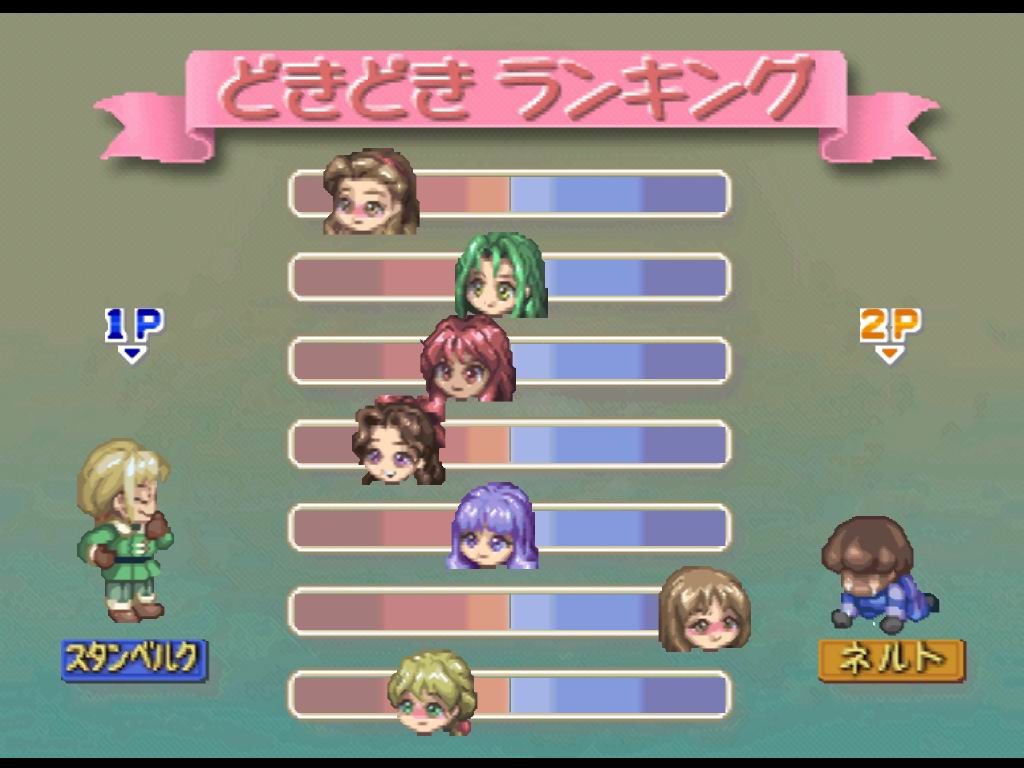This screenshot has height=768, width=1024.
Task: Select the dark-brown-haired girl with red bow
Action: (x=399, y=441)
